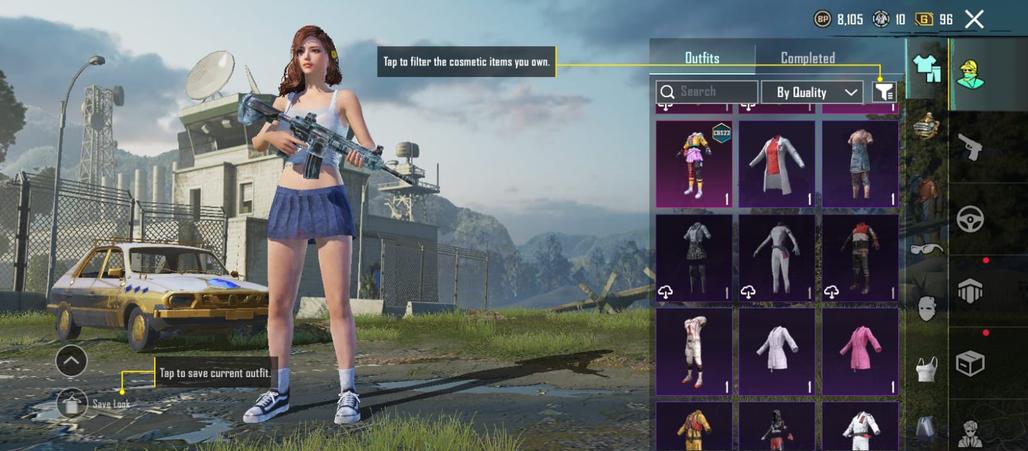Choose the pink coat outfit
Viewport: 1028px width, 451px height.
[x=860, y=351]
